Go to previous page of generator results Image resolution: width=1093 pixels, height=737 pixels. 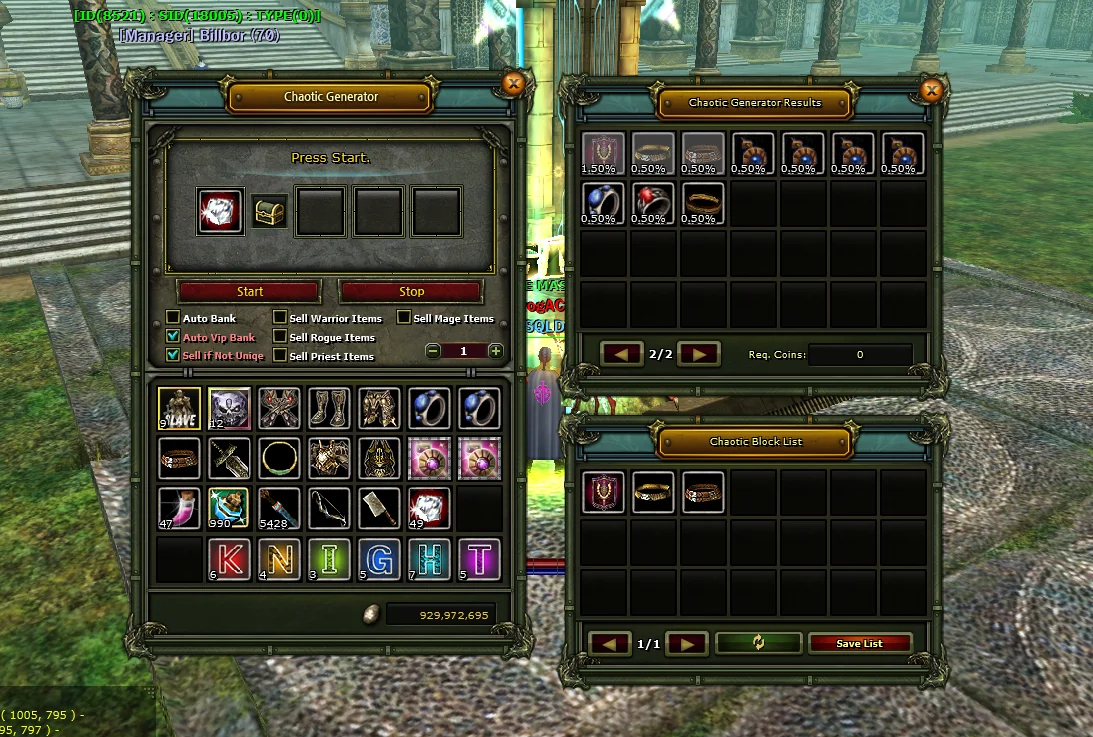(621, 354)
